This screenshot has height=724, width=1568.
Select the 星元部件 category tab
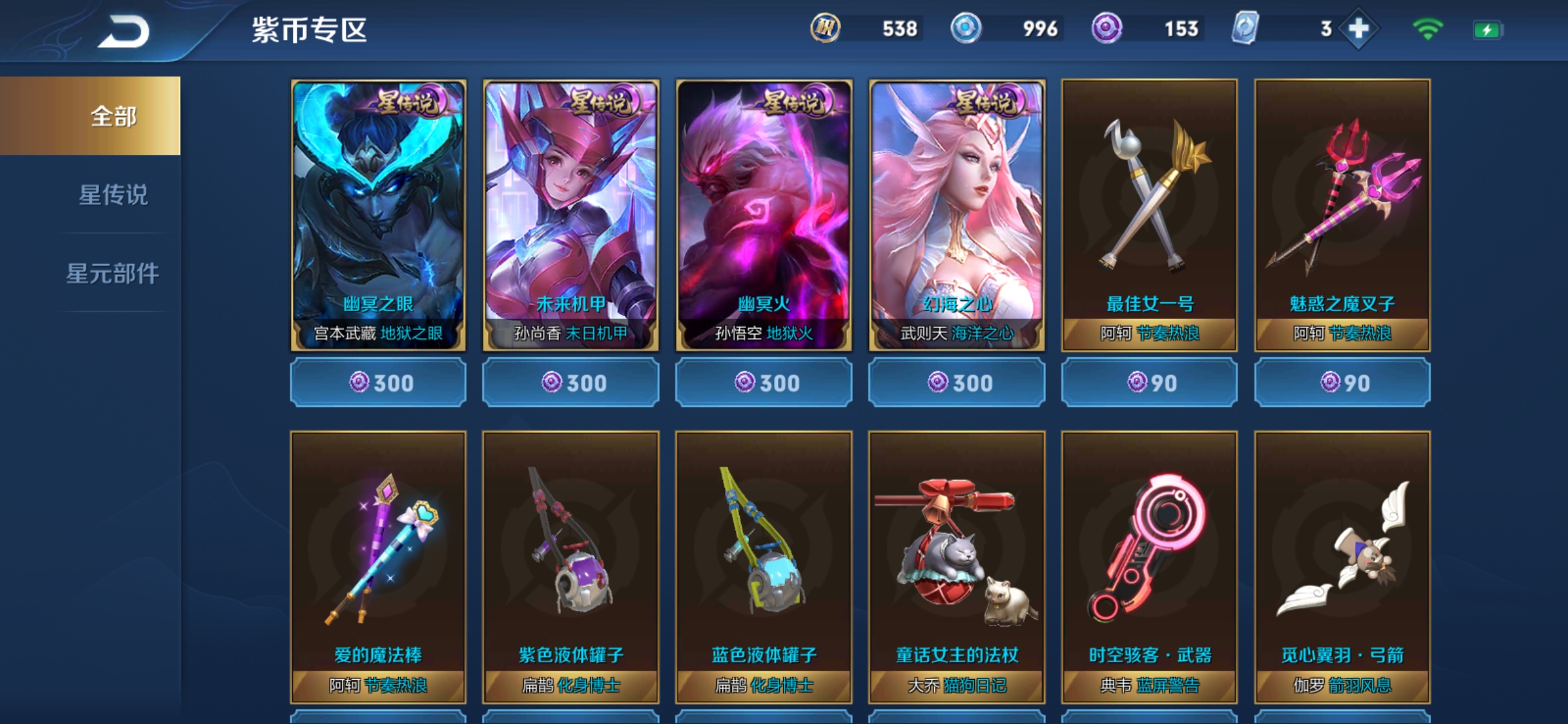(113, 273)
